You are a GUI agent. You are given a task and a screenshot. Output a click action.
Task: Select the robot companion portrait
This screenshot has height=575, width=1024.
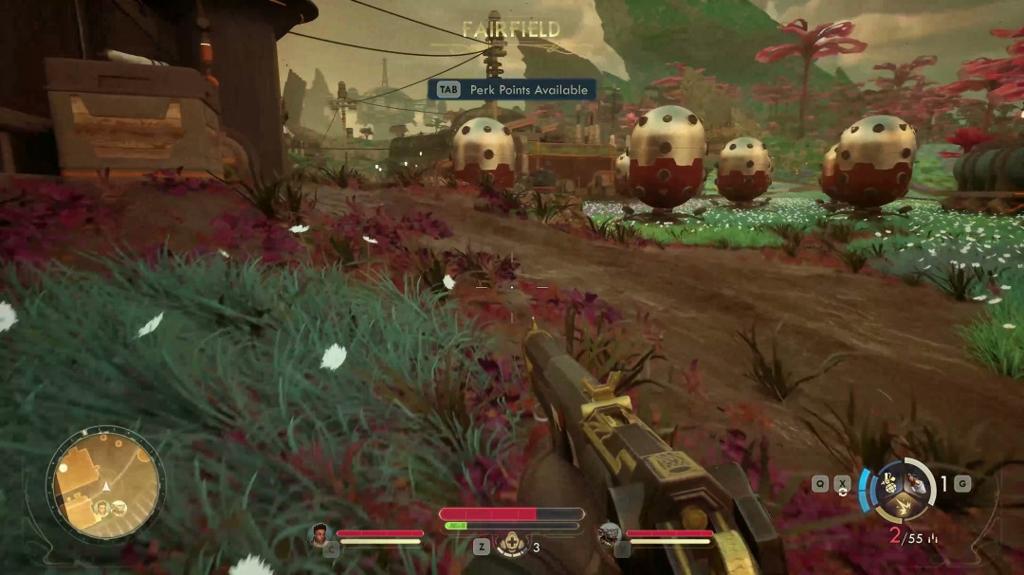[608, 535]
